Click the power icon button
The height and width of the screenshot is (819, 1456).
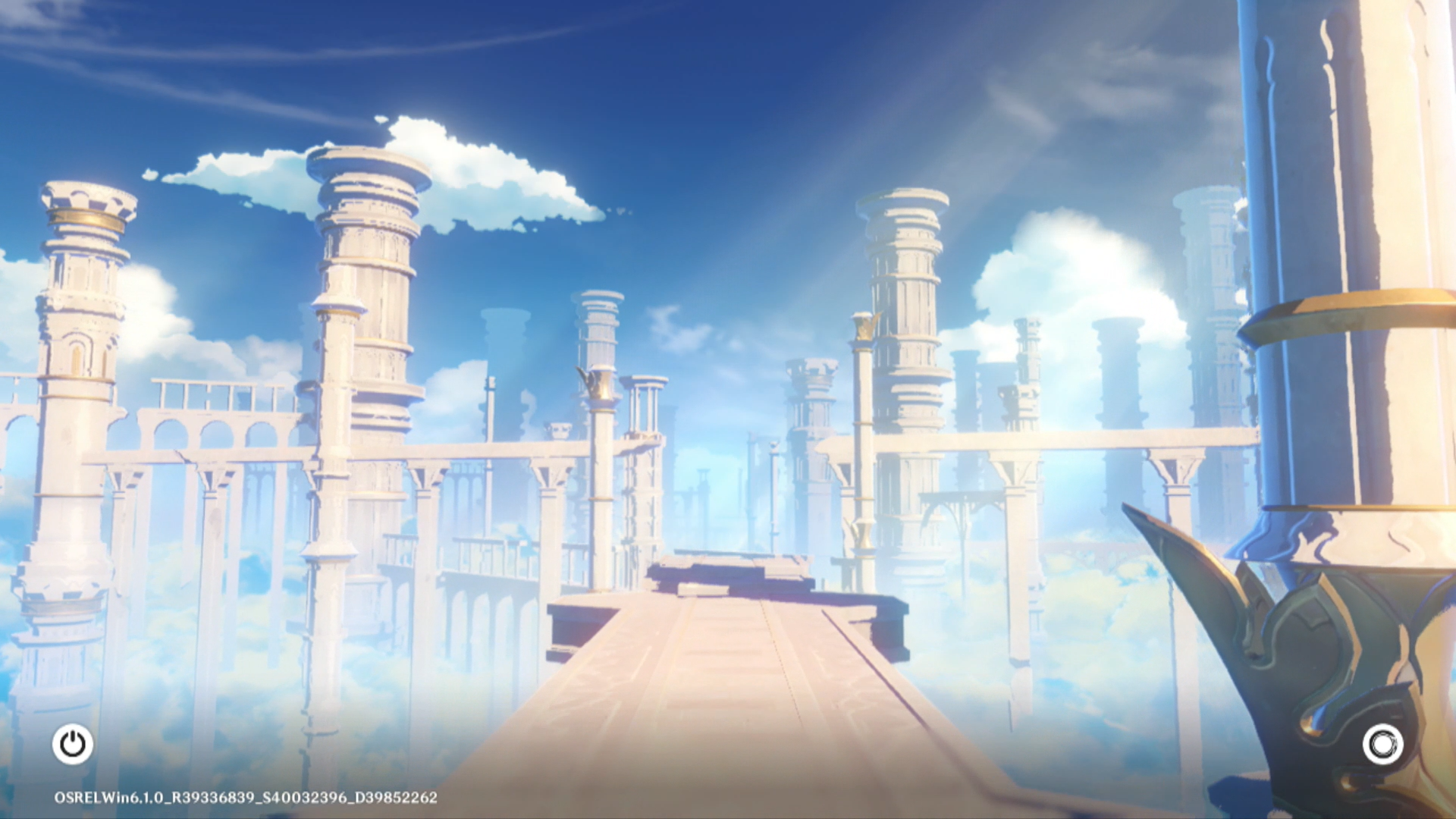(73, 744)
